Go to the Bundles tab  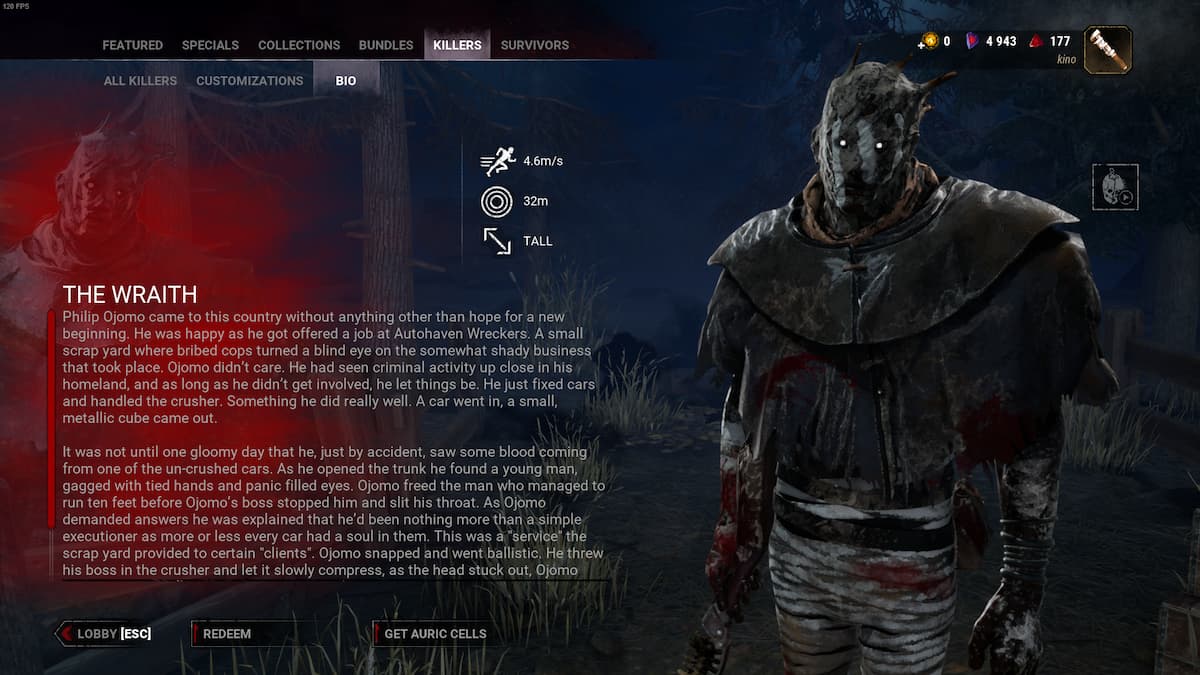tap(386, 45)
